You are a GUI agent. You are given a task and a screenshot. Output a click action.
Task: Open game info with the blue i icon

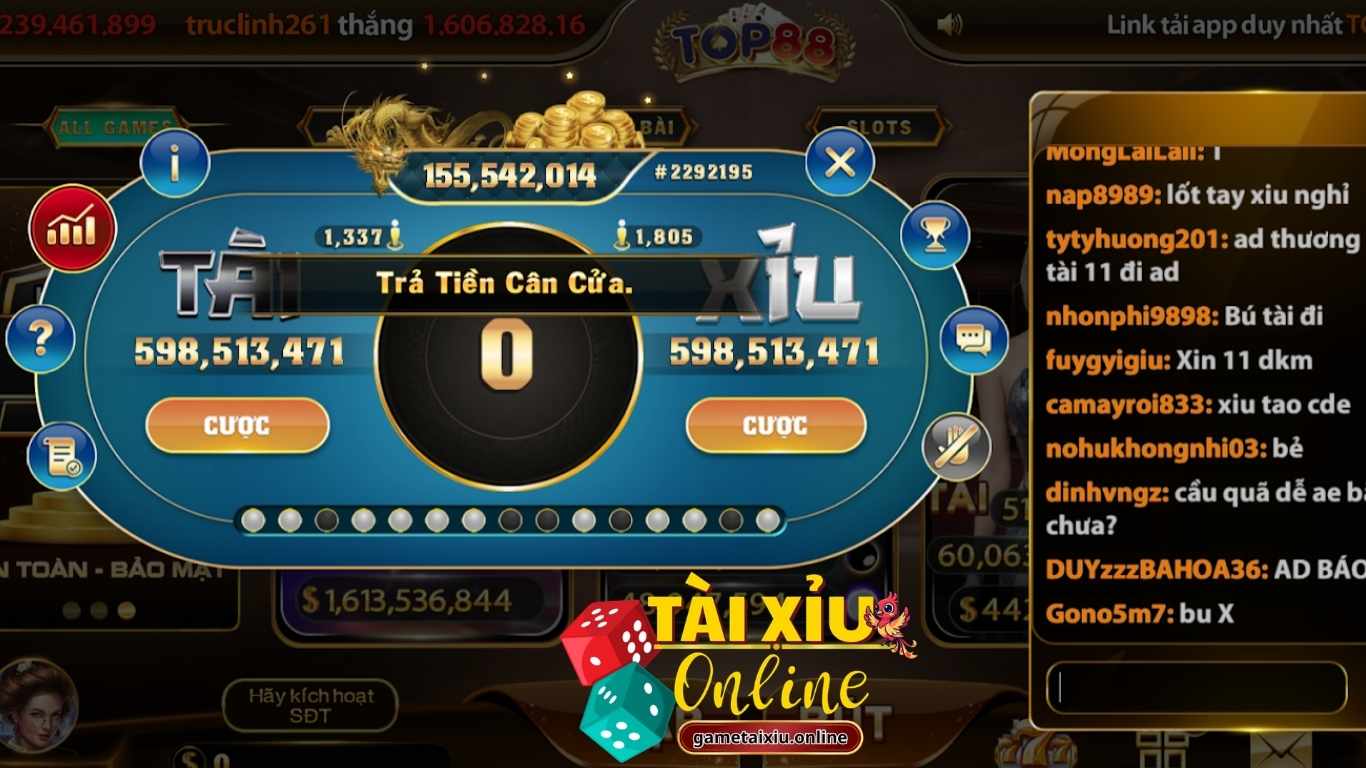click(x=176, y=163)
